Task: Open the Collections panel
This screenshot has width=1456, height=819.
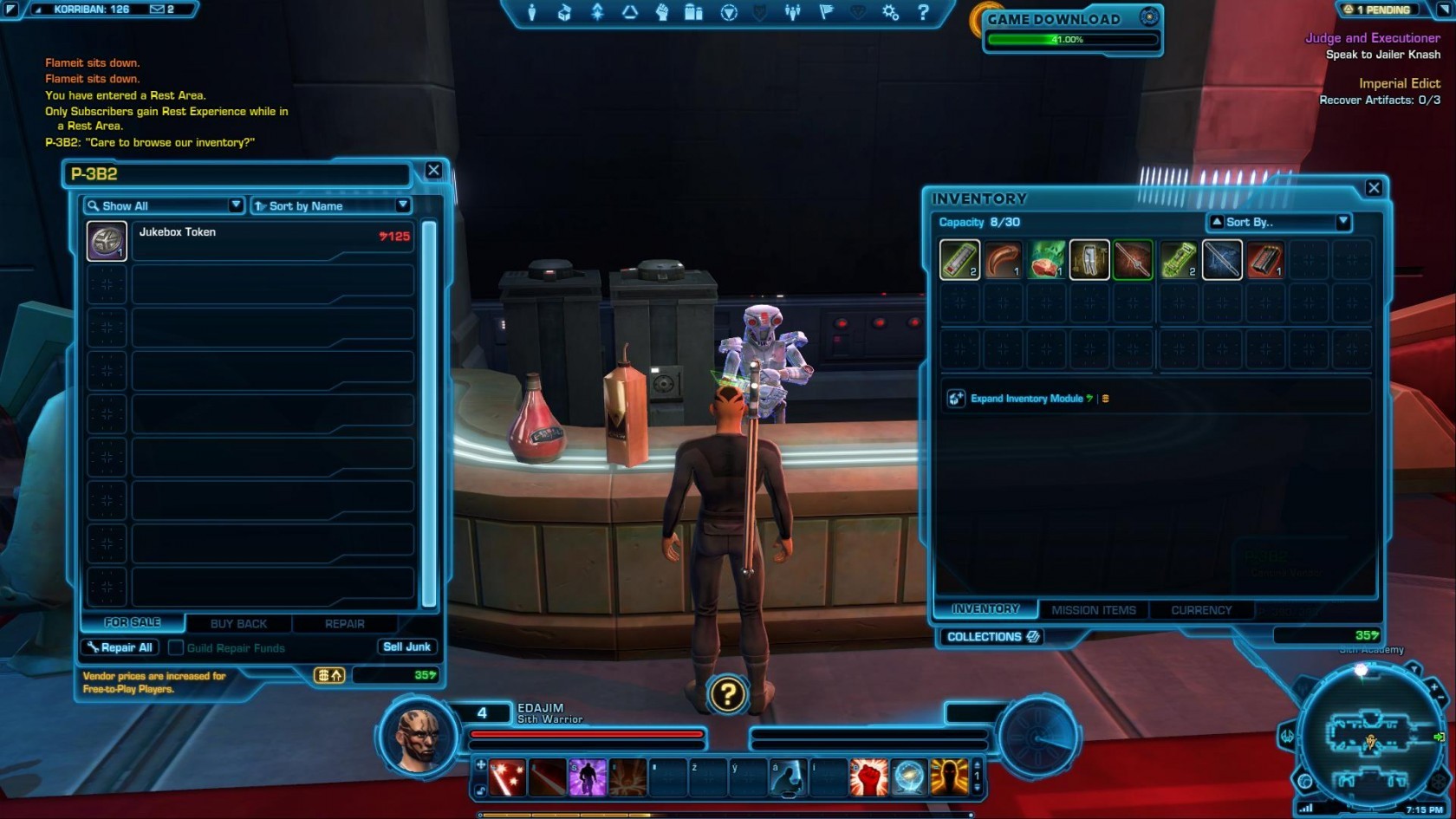Action: [991, 636]
